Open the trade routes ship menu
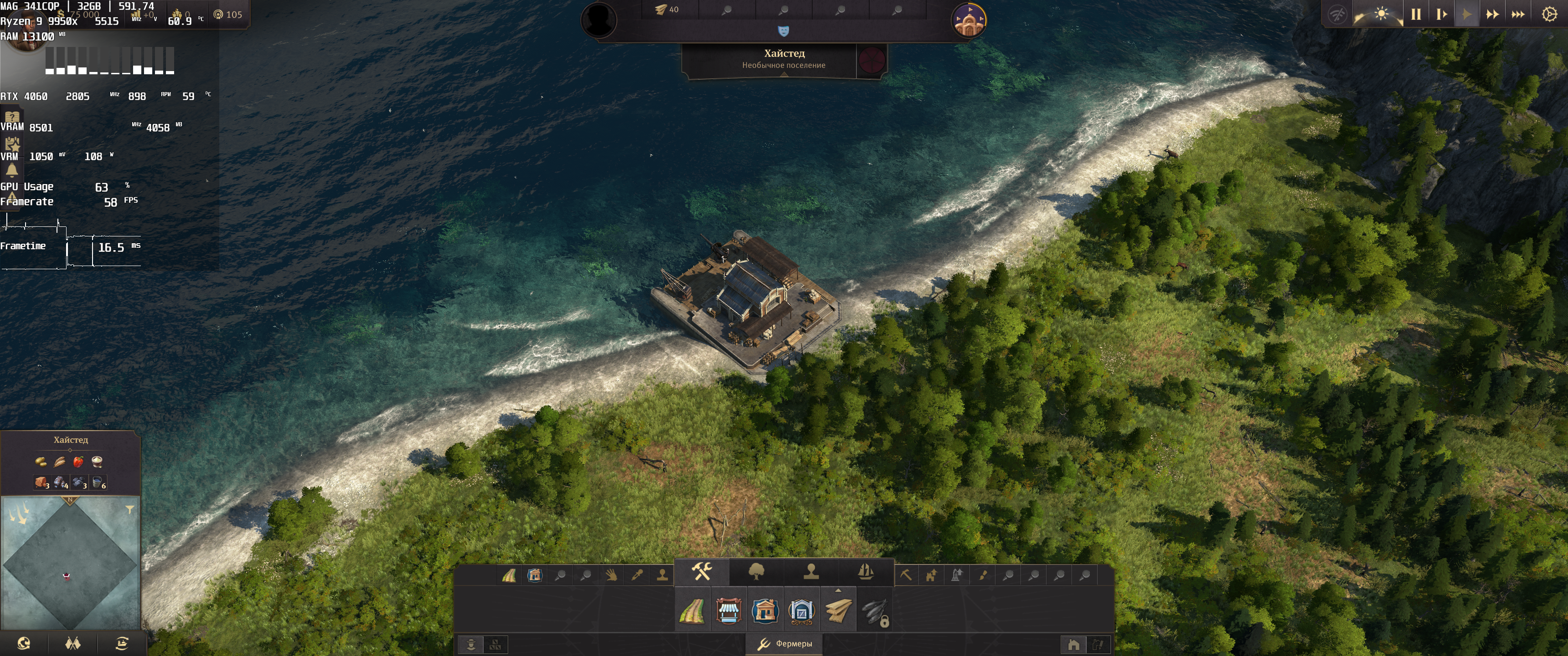 [x=122, y=643]
